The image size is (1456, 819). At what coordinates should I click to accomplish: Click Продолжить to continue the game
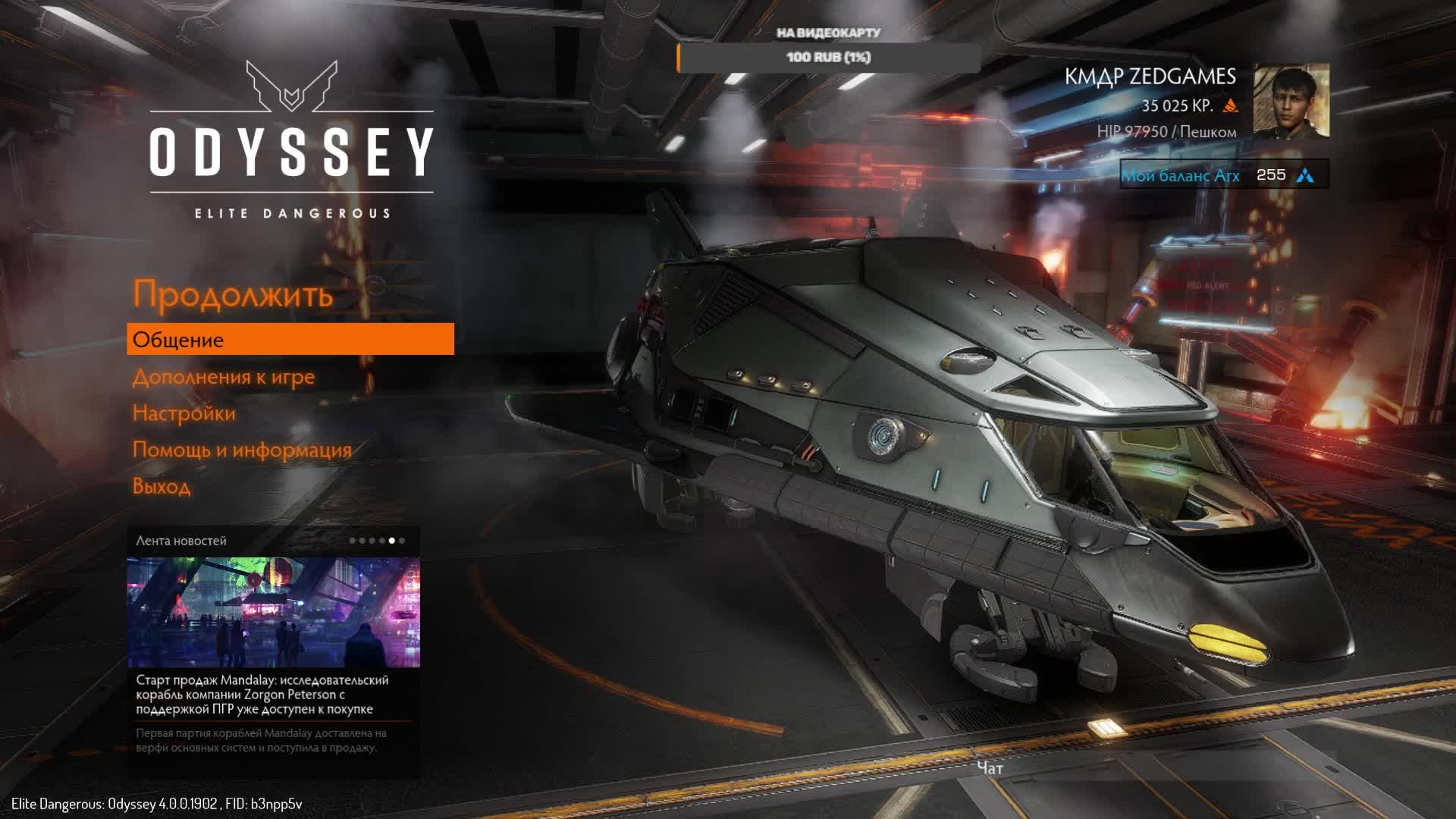(x=233, y=294)
